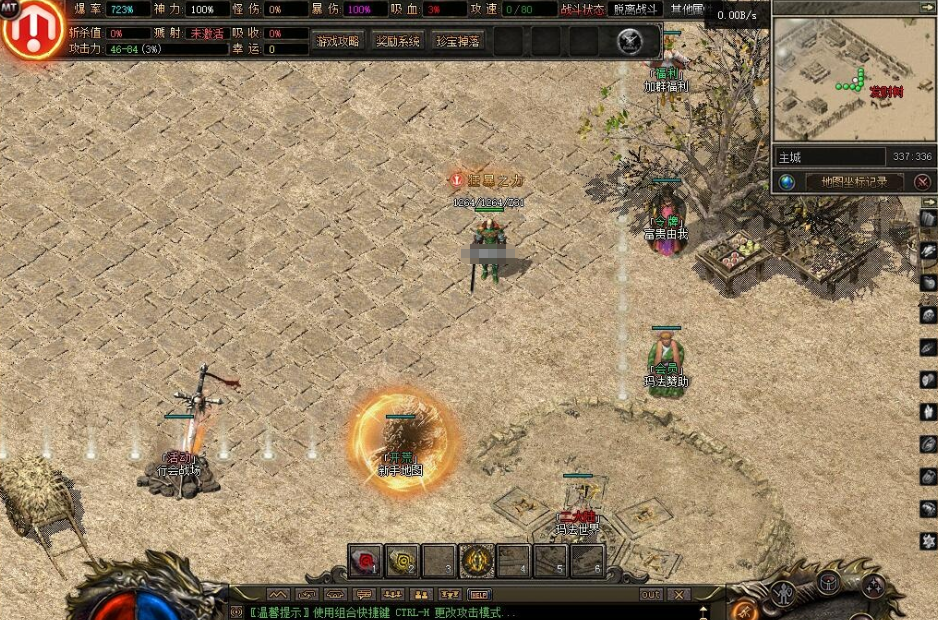938x620 pixels.
Task: Open the 地图坐标记录 coordinate record
Action: point(853,182)
